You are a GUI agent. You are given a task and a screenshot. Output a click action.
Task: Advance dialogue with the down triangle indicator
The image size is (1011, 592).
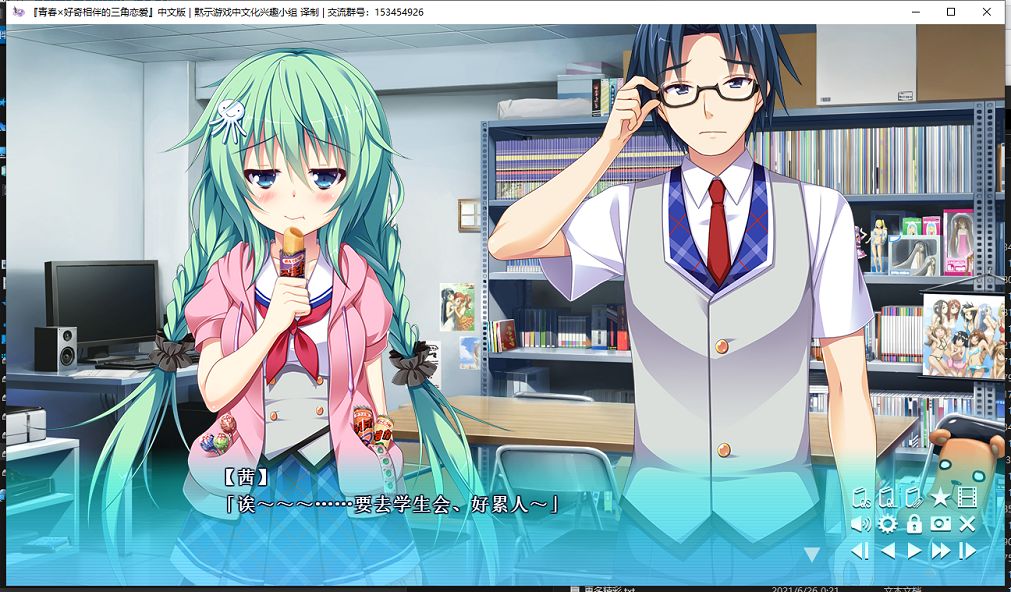click(812, 553)
